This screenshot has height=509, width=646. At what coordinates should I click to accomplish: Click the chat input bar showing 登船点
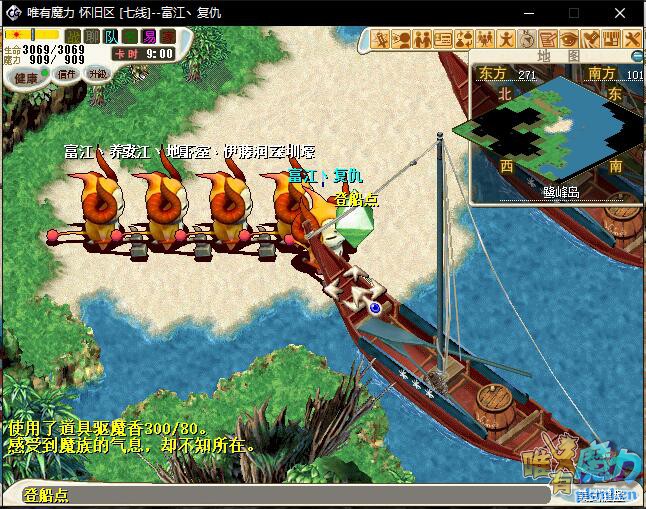[250, 495]
